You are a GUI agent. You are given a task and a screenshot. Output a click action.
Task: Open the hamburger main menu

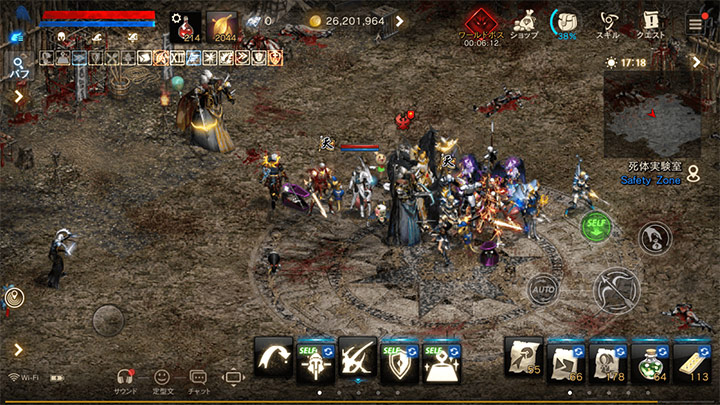(x=695, y=21)
